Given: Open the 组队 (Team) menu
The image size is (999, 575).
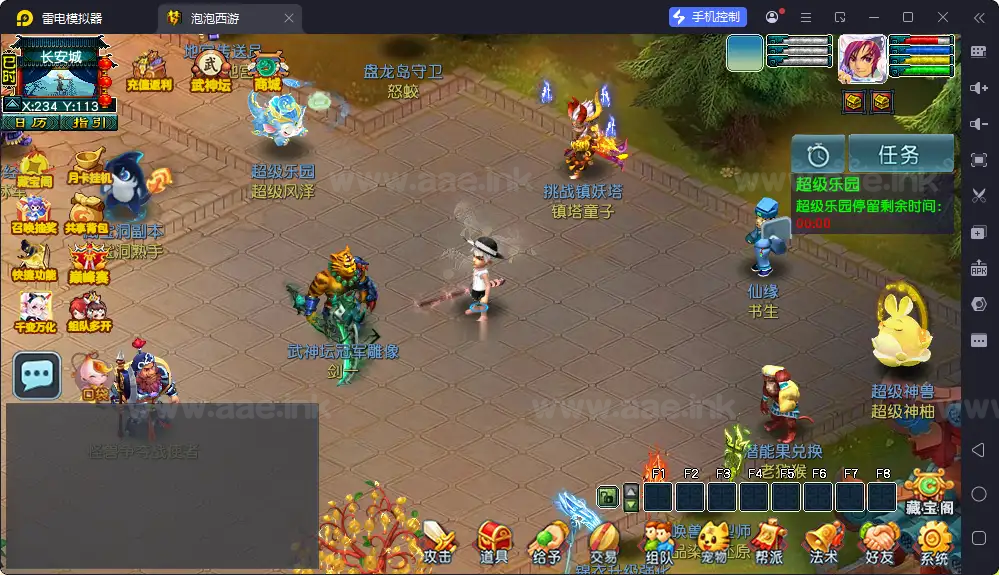Looking at the screenshot, I should (659, 542).
